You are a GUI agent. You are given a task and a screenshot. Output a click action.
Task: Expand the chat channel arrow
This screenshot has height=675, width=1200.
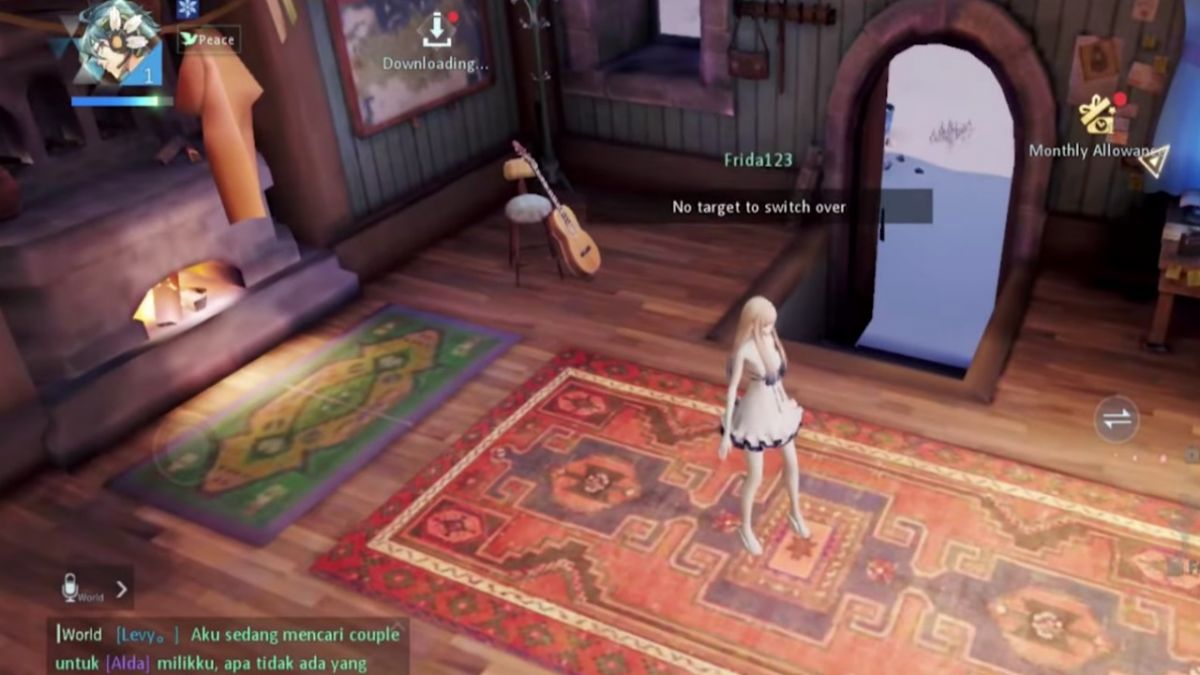(121, 589)
